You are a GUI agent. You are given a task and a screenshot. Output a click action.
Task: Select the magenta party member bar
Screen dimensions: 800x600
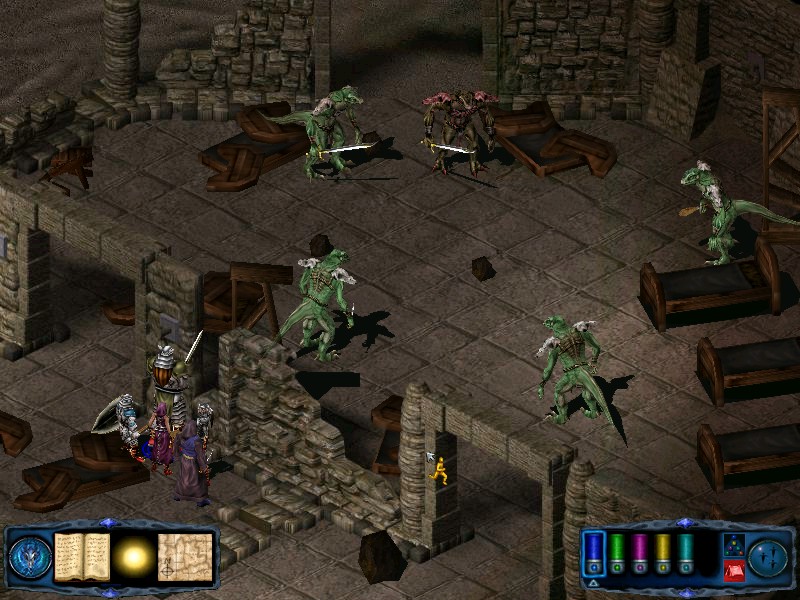tap(640, 551)
